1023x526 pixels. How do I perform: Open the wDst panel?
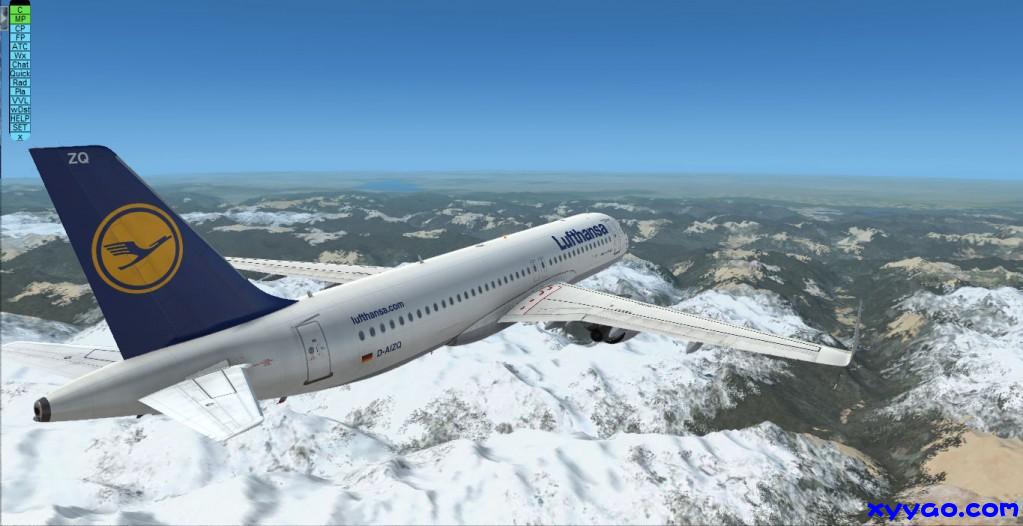pos(20,109)
